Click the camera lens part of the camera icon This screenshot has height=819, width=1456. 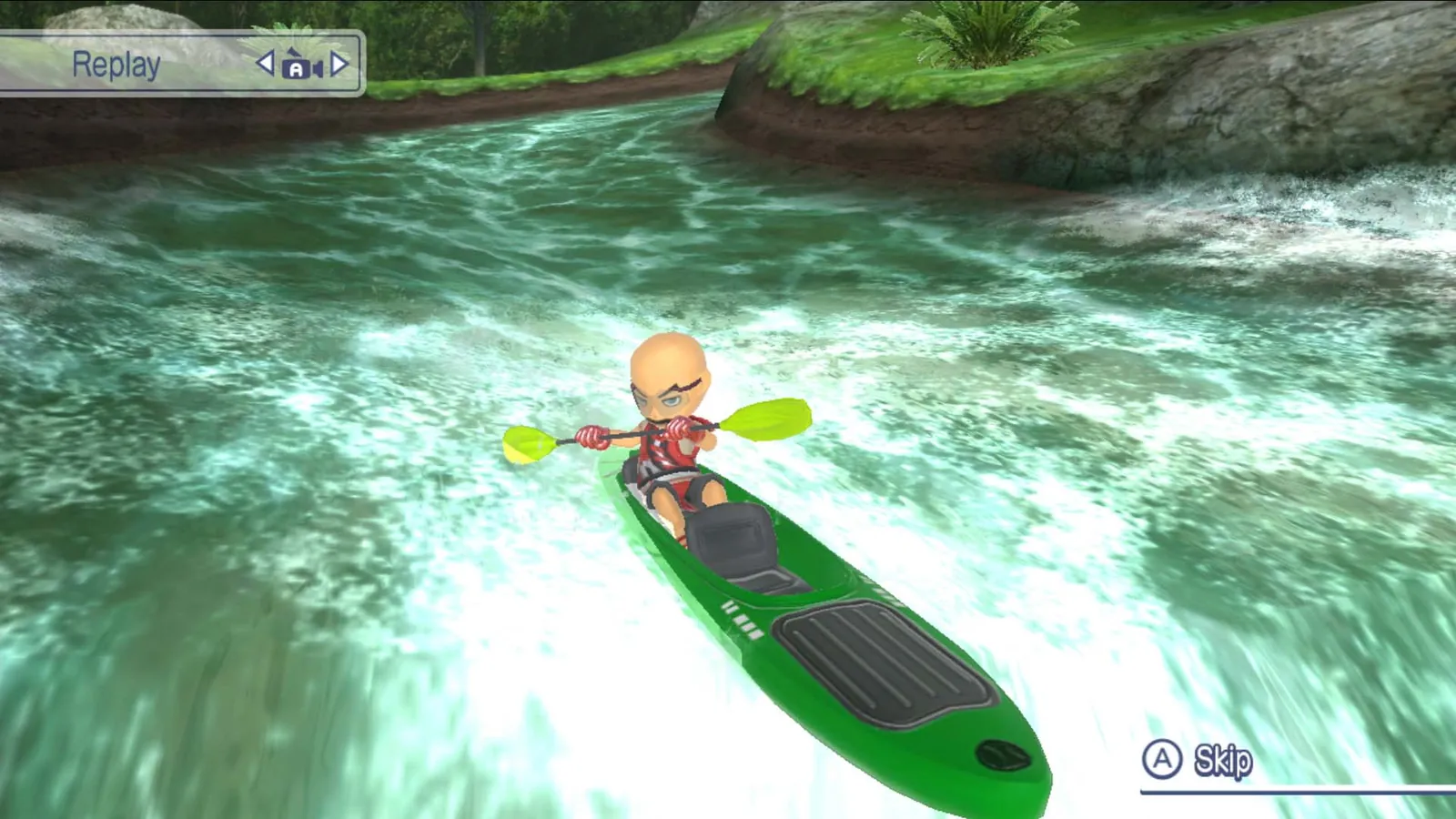point(318,69)
